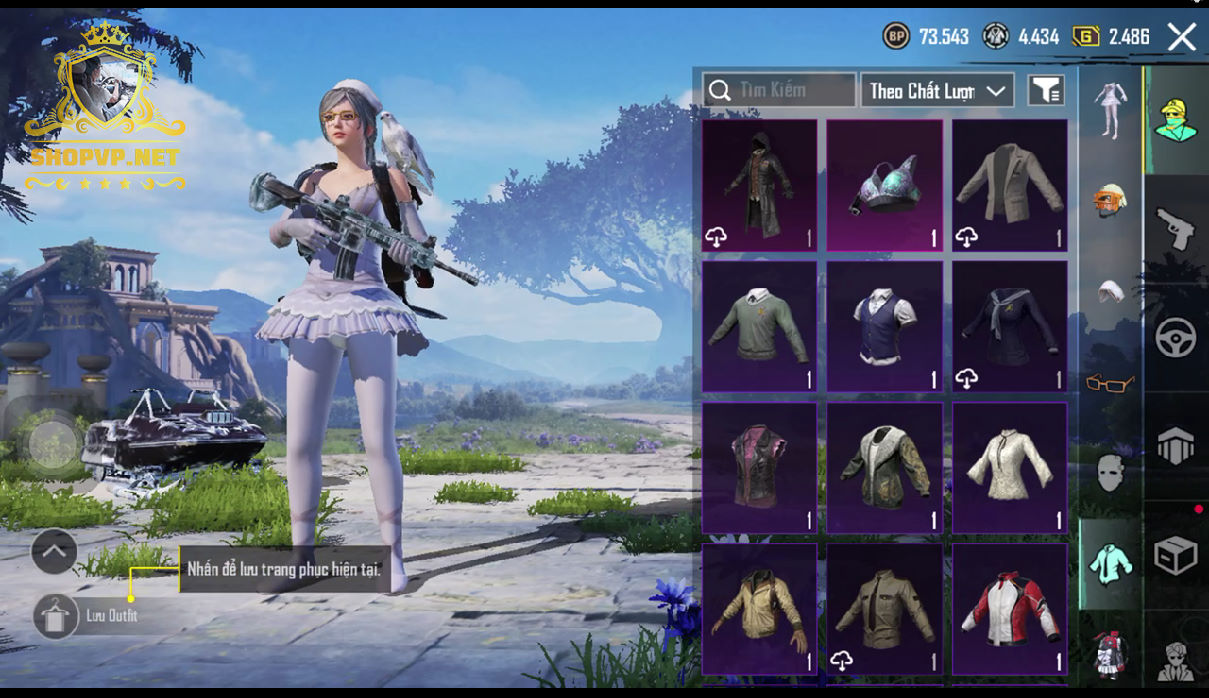The image size is (1209, 698).
Task: Open the filter options icon
Action: (1046, 91)
